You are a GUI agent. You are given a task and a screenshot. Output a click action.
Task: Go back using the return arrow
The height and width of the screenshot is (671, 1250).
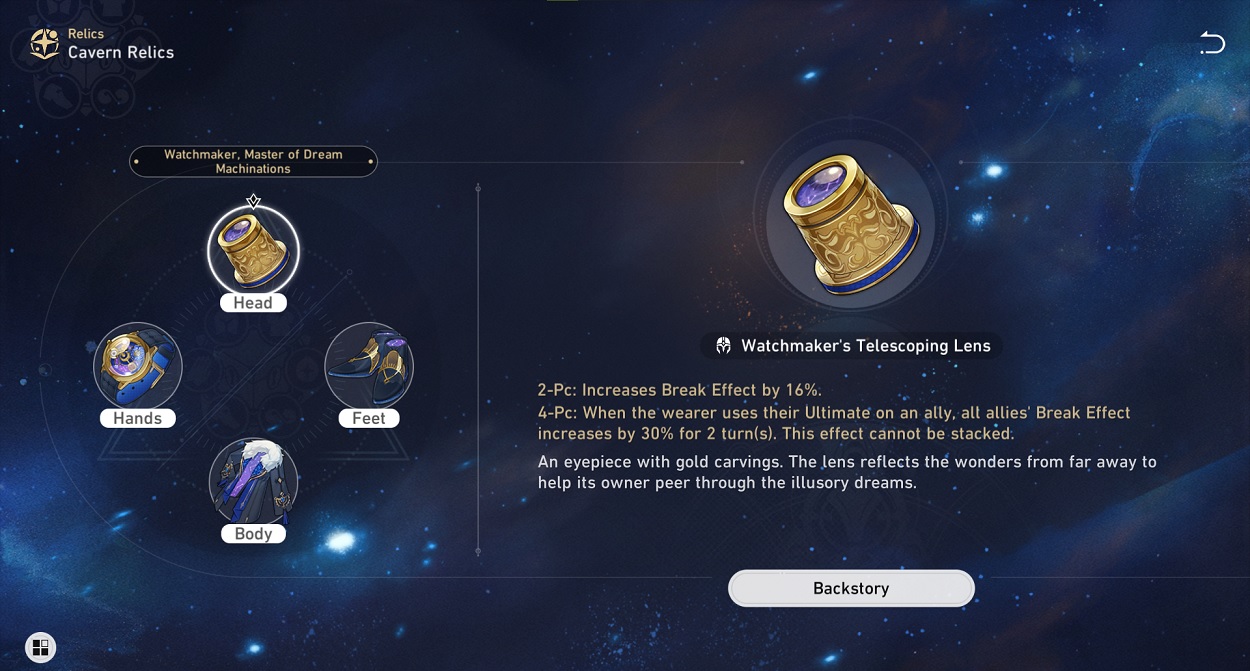coord(1212,43)
